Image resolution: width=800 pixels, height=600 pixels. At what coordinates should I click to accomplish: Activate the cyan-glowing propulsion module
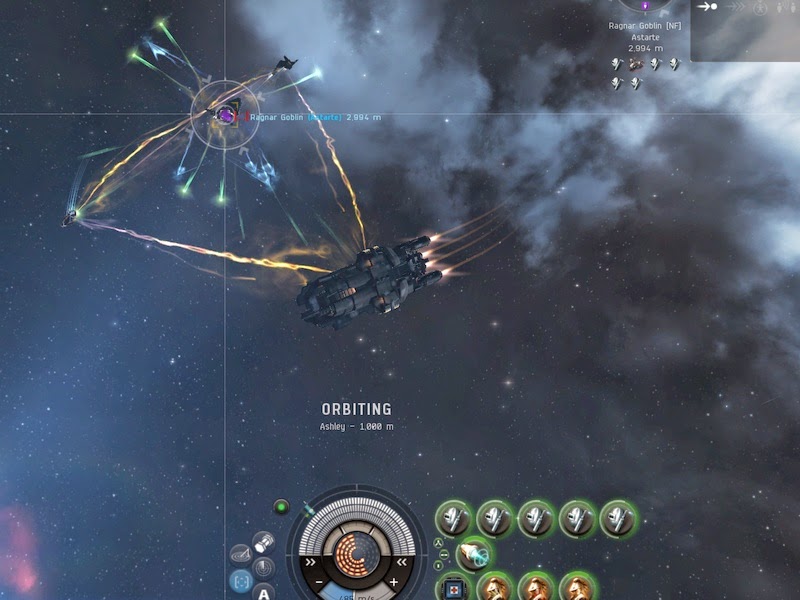click(x=472, y=552)
